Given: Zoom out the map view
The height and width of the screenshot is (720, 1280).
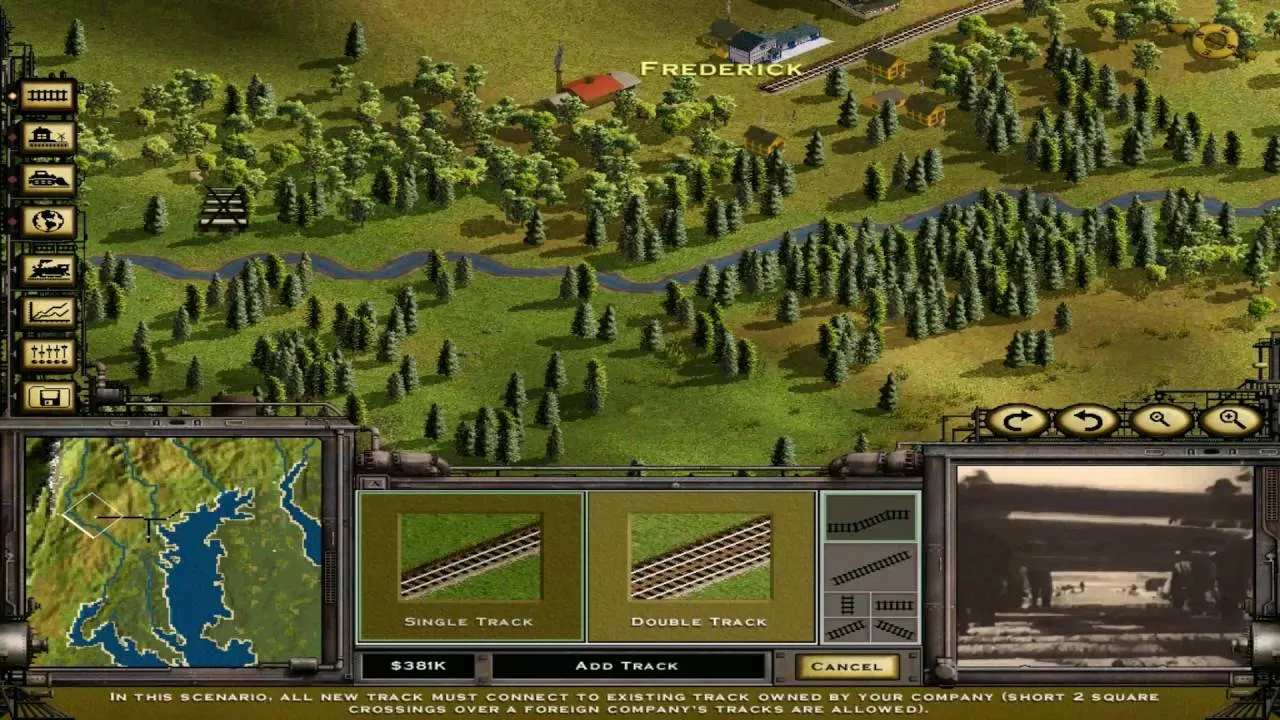Looking at the screenshot, I should [x=1160, y=421].
